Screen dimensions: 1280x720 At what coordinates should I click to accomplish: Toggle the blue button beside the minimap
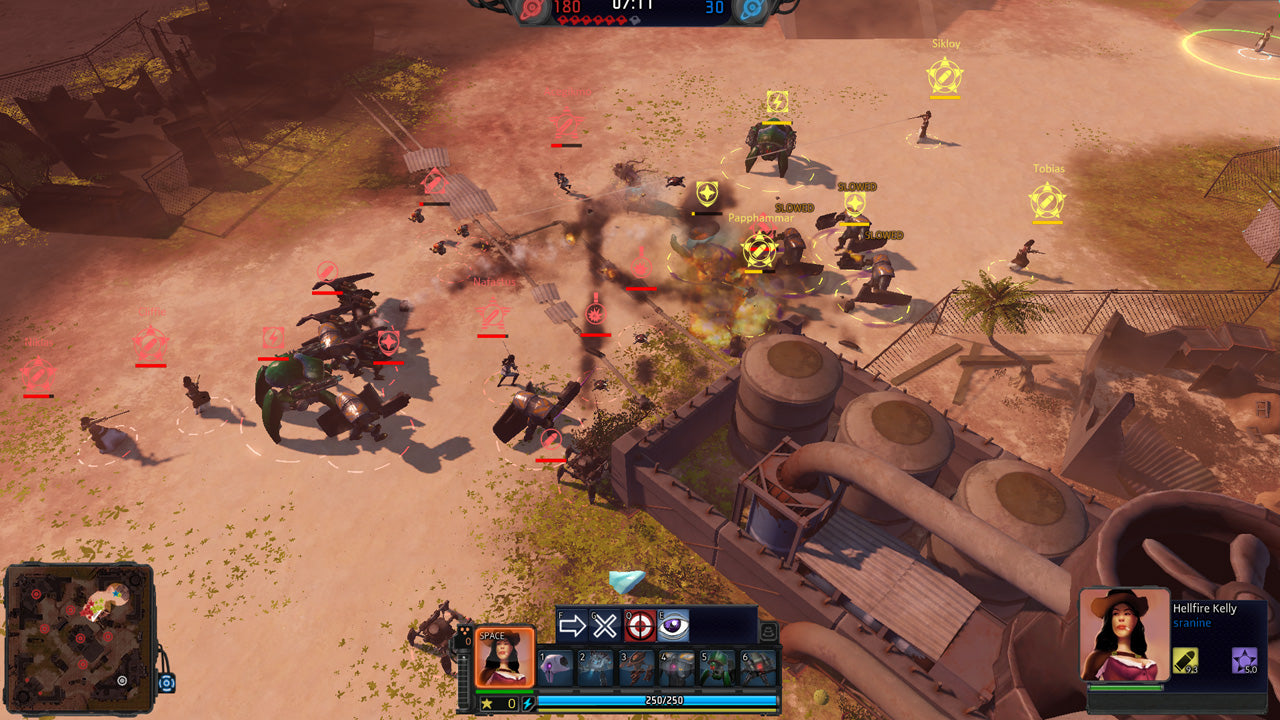coord(167,684)
